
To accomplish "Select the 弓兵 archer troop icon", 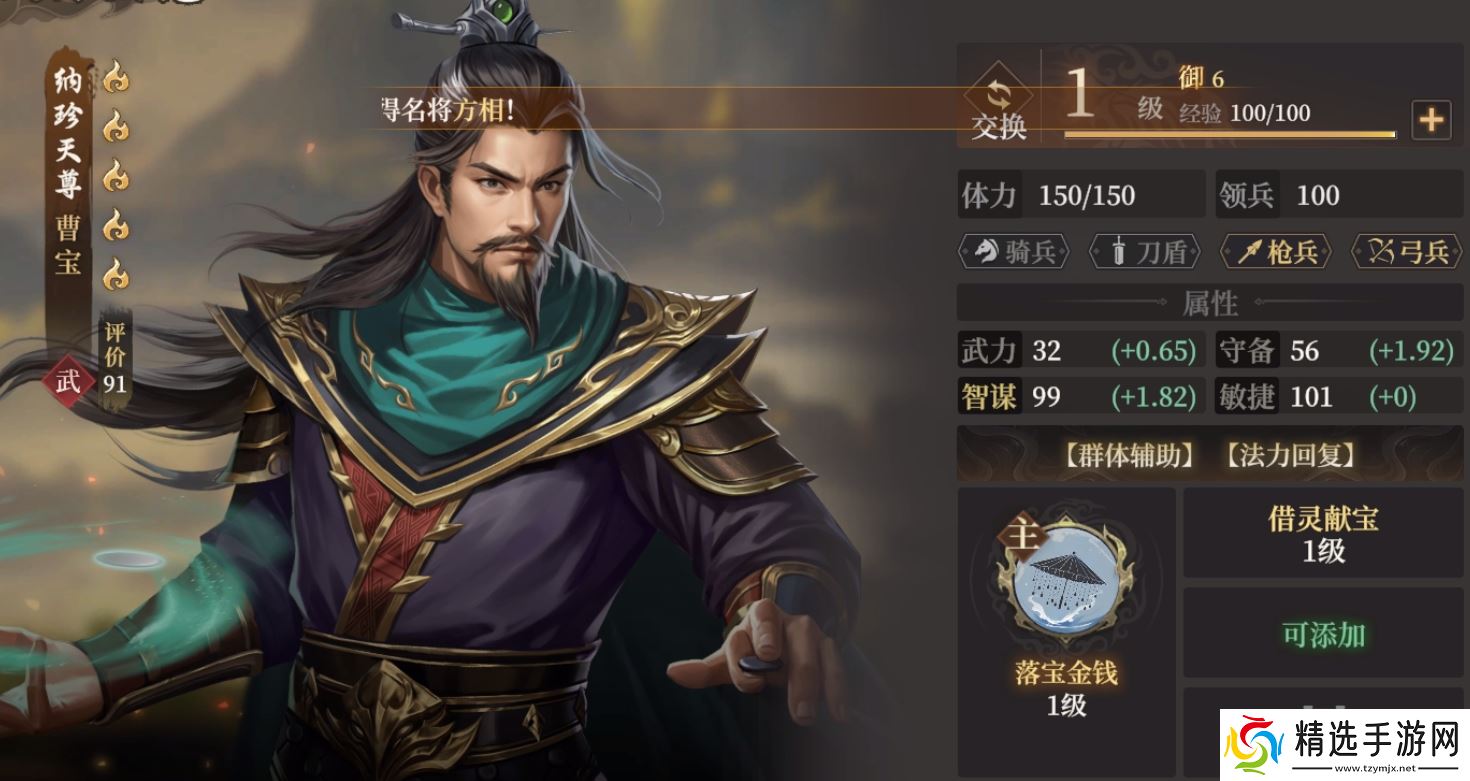I will click(1405, 252).
